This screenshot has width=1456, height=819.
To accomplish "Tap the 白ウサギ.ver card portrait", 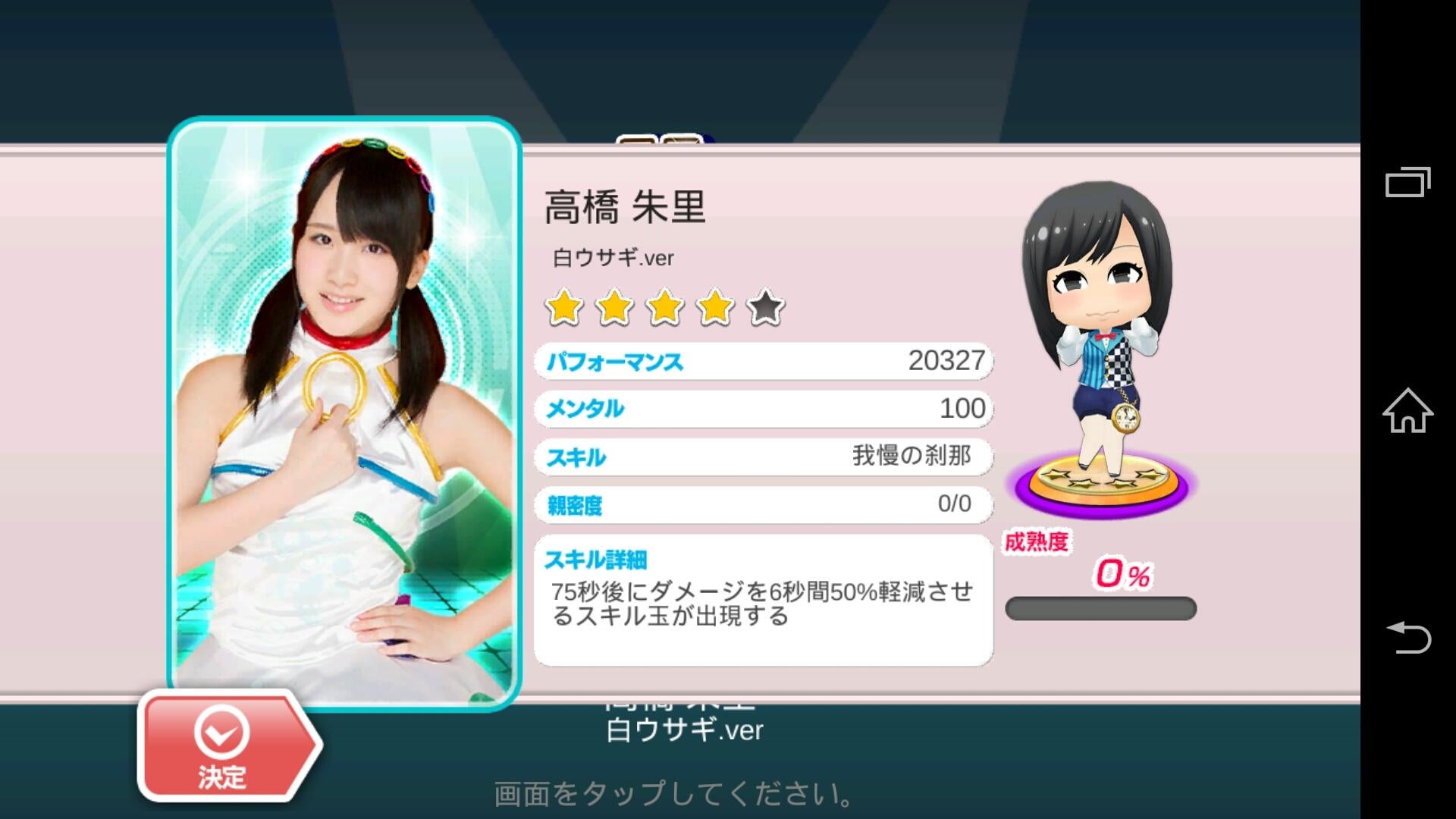I will pos(344,413).
